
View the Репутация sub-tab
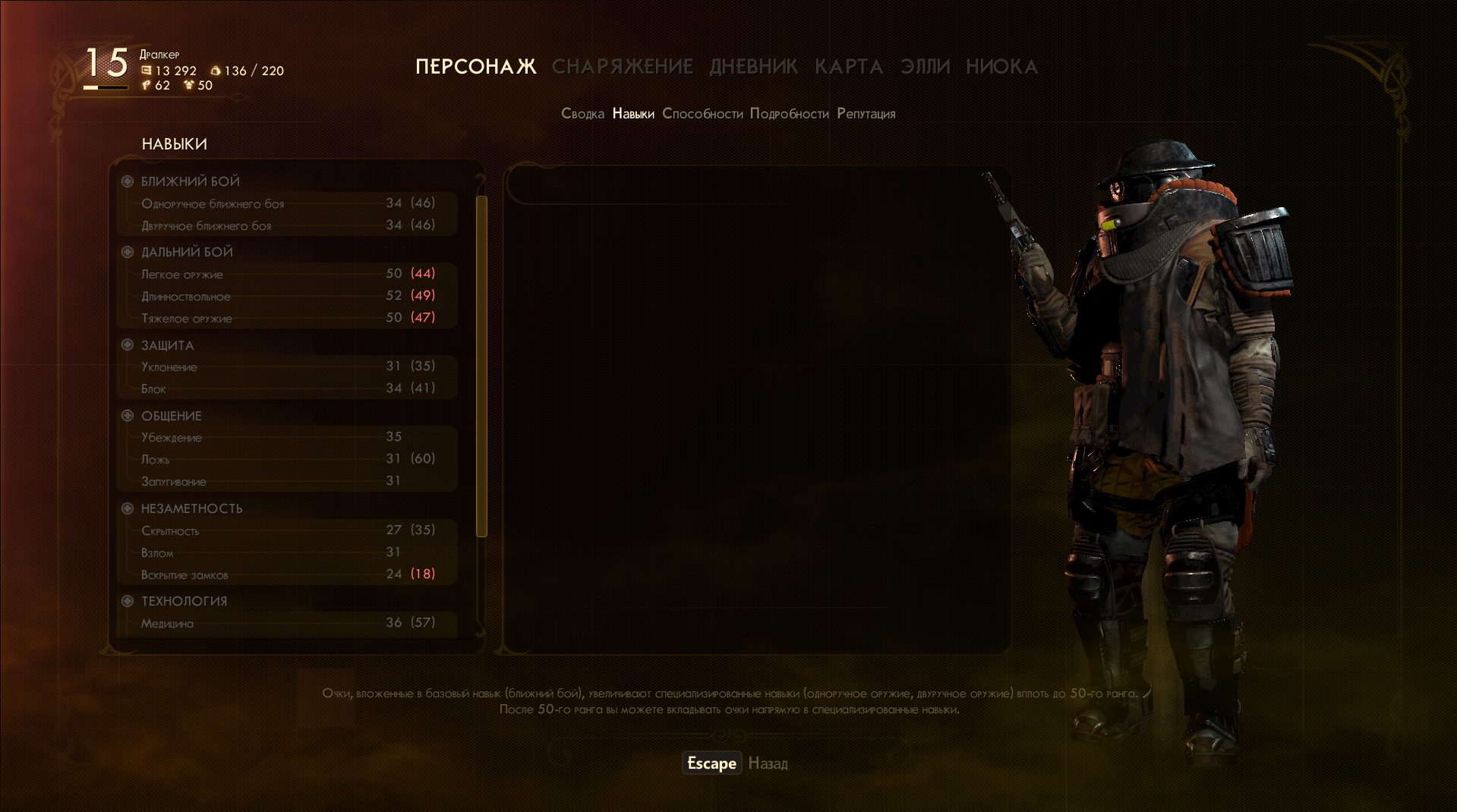coord(866,114)
